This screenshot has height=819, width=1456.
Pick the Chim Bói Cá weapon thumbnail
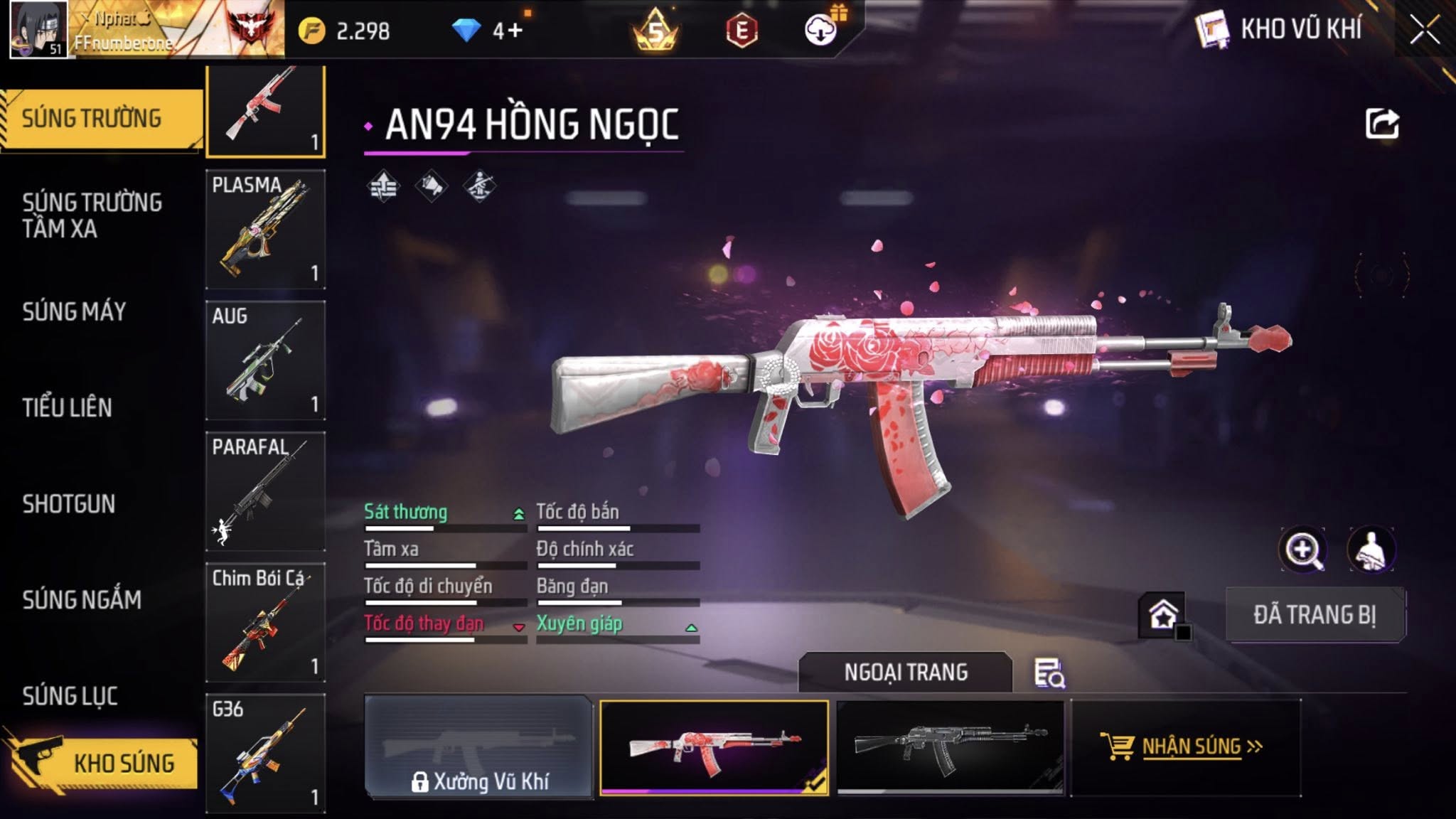(265, 623)
